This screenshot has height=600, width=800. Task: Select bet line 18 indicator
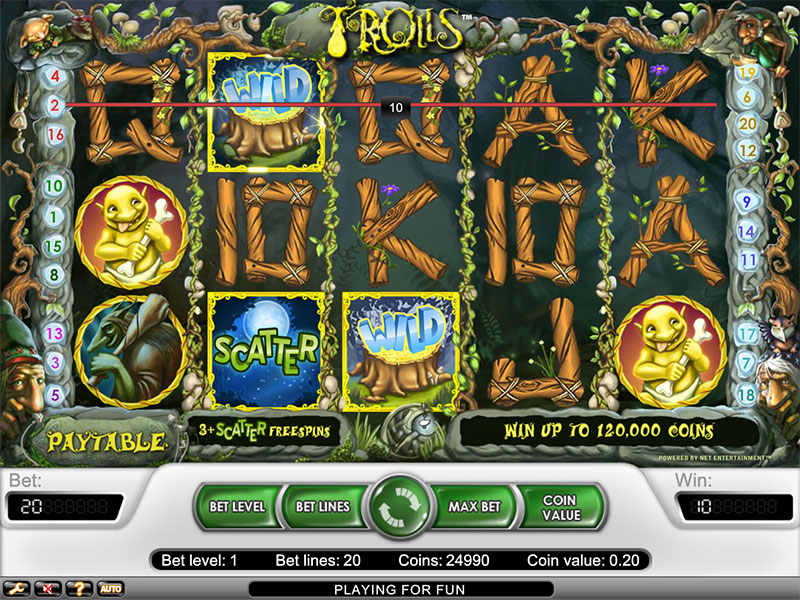click(x=746, y=394)
